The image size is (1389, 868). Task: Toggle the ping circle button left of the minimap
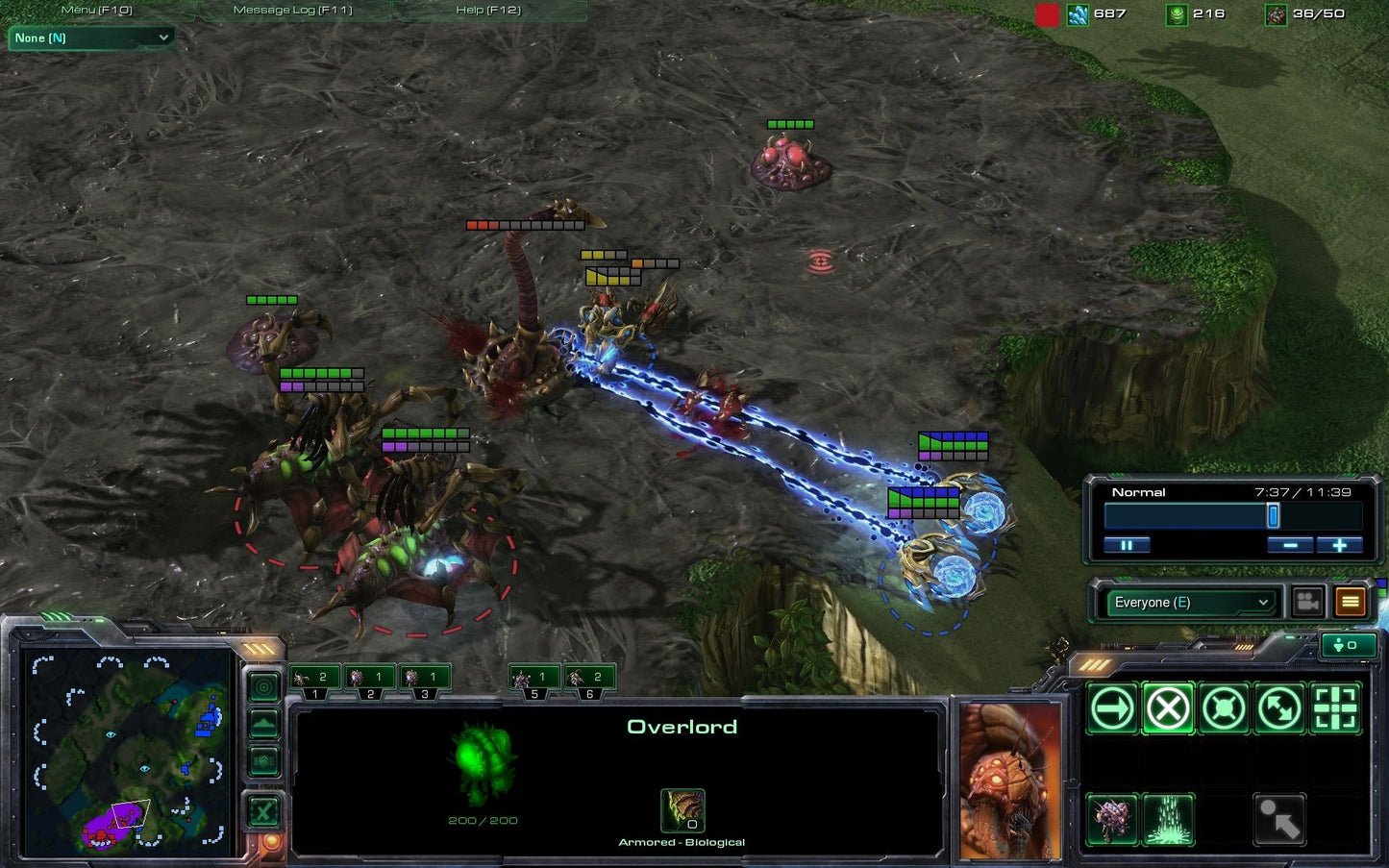click(x=263, y=686)
